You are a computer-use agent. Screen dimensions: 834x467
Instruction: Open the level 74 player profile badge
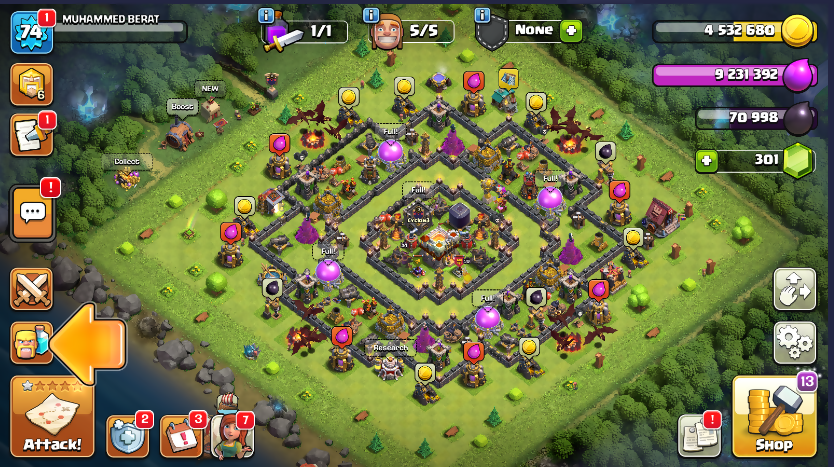coord(30,32)
